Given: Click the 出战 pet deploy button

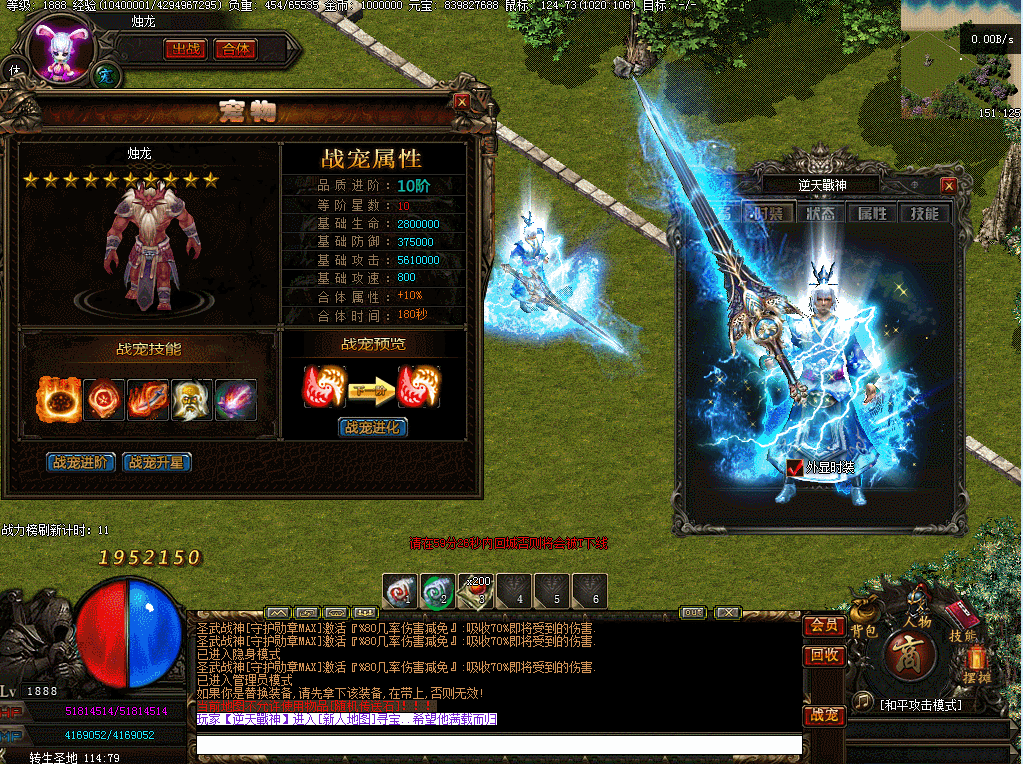Looking at the screenshot, I should coord(186,49).
